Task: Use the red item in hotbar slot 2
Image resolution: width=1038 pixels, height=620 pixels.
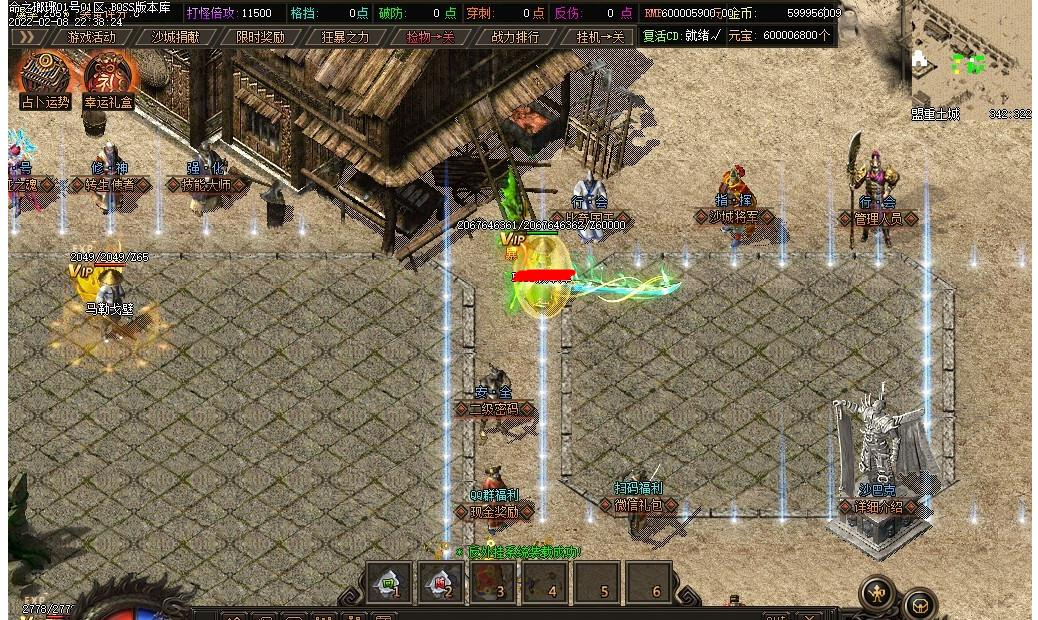Action: pos(440,582)
